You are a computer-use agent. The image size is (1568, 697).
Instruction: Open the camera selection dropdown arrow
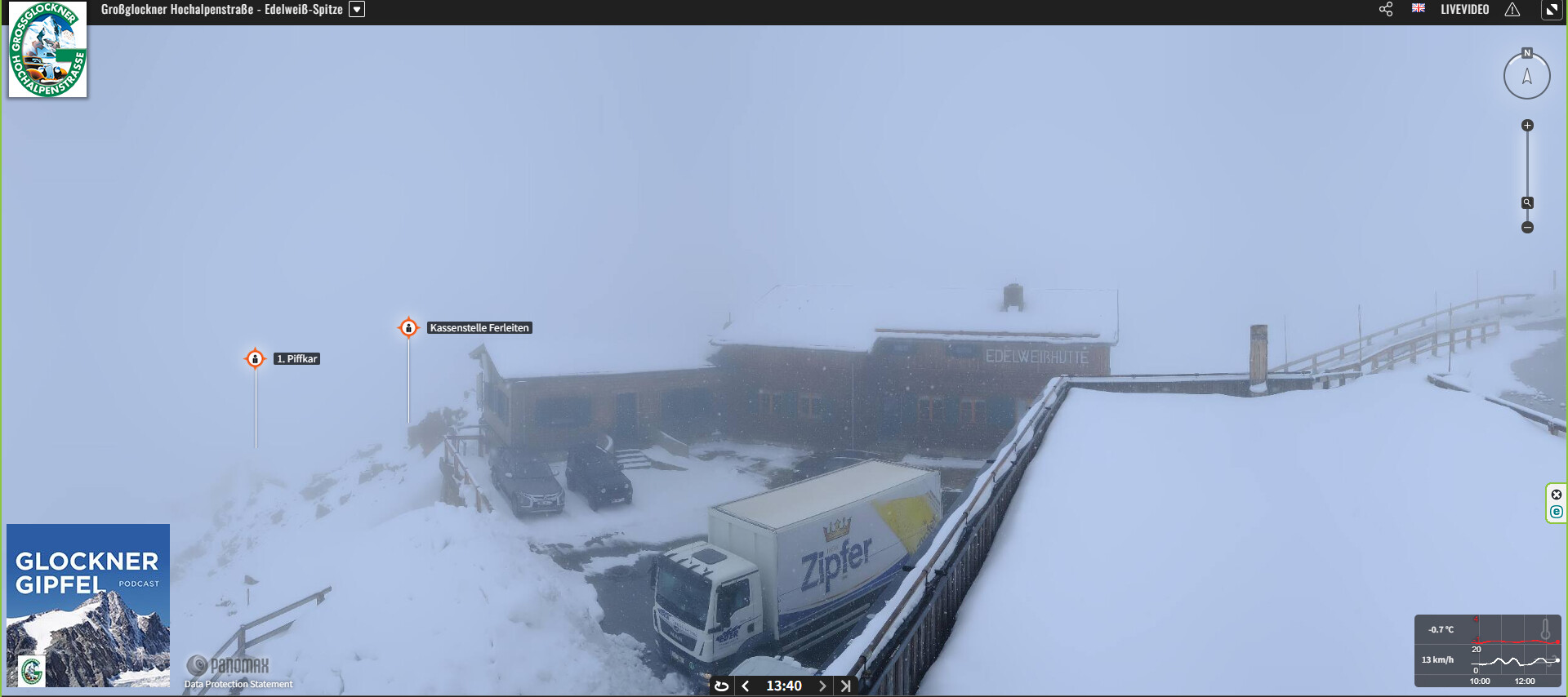point(357,10)
